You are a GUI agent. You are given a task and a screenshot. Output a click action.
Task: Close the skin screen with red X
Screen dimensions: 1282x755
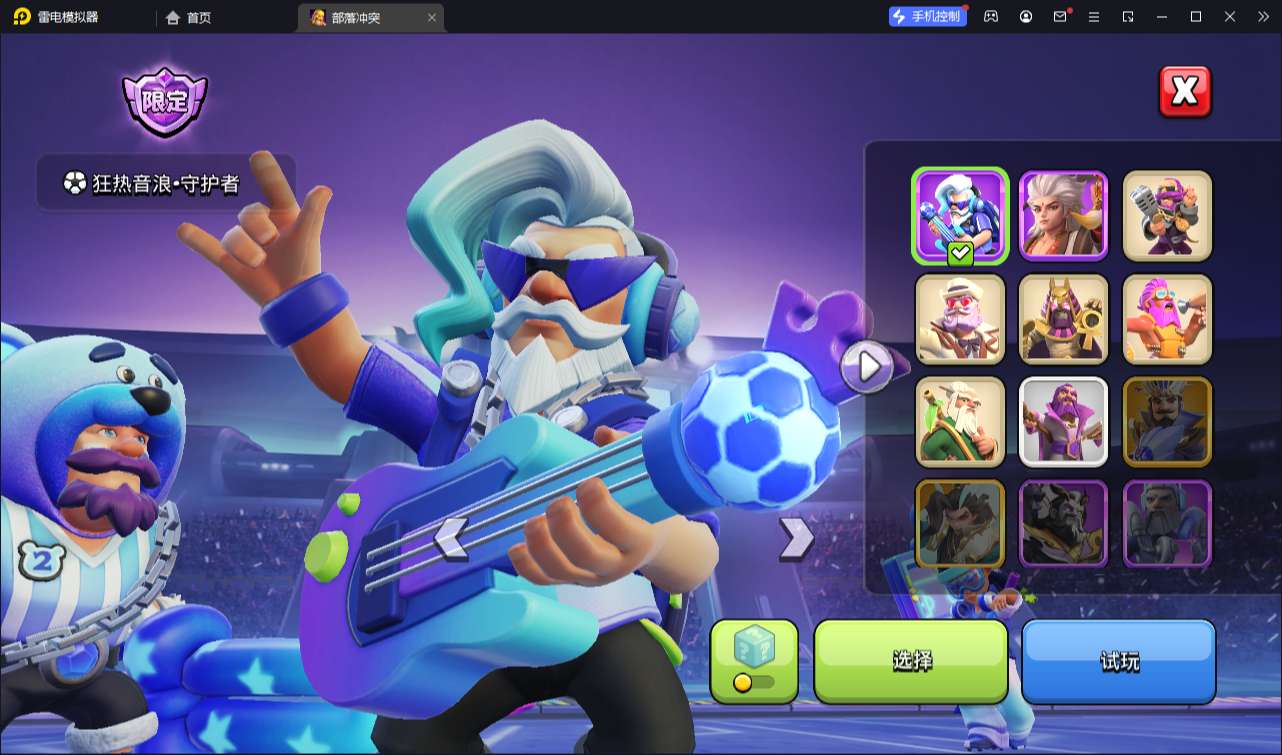[1184, 92]
